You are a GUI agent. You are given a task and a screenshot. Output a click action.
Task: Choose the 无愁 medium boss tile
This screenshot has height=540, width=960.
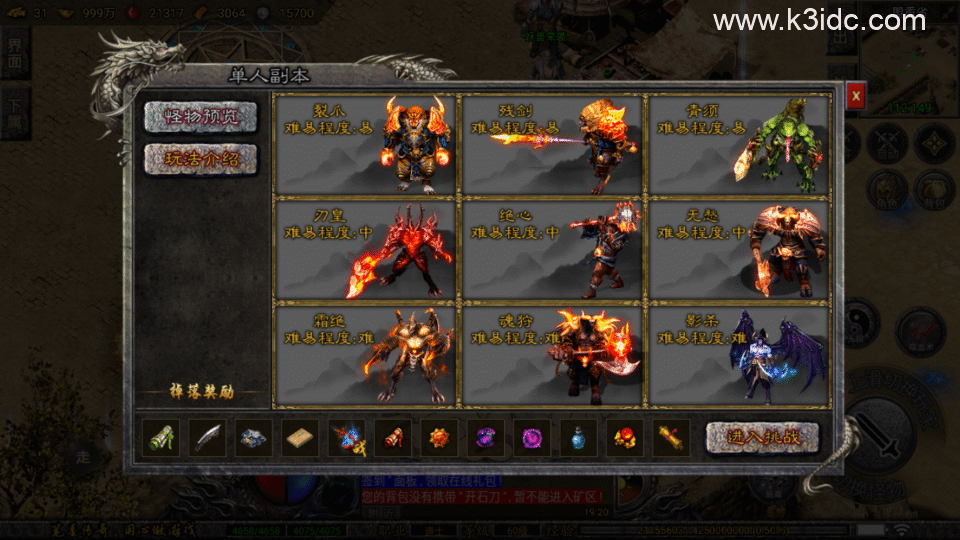point(739,249)
